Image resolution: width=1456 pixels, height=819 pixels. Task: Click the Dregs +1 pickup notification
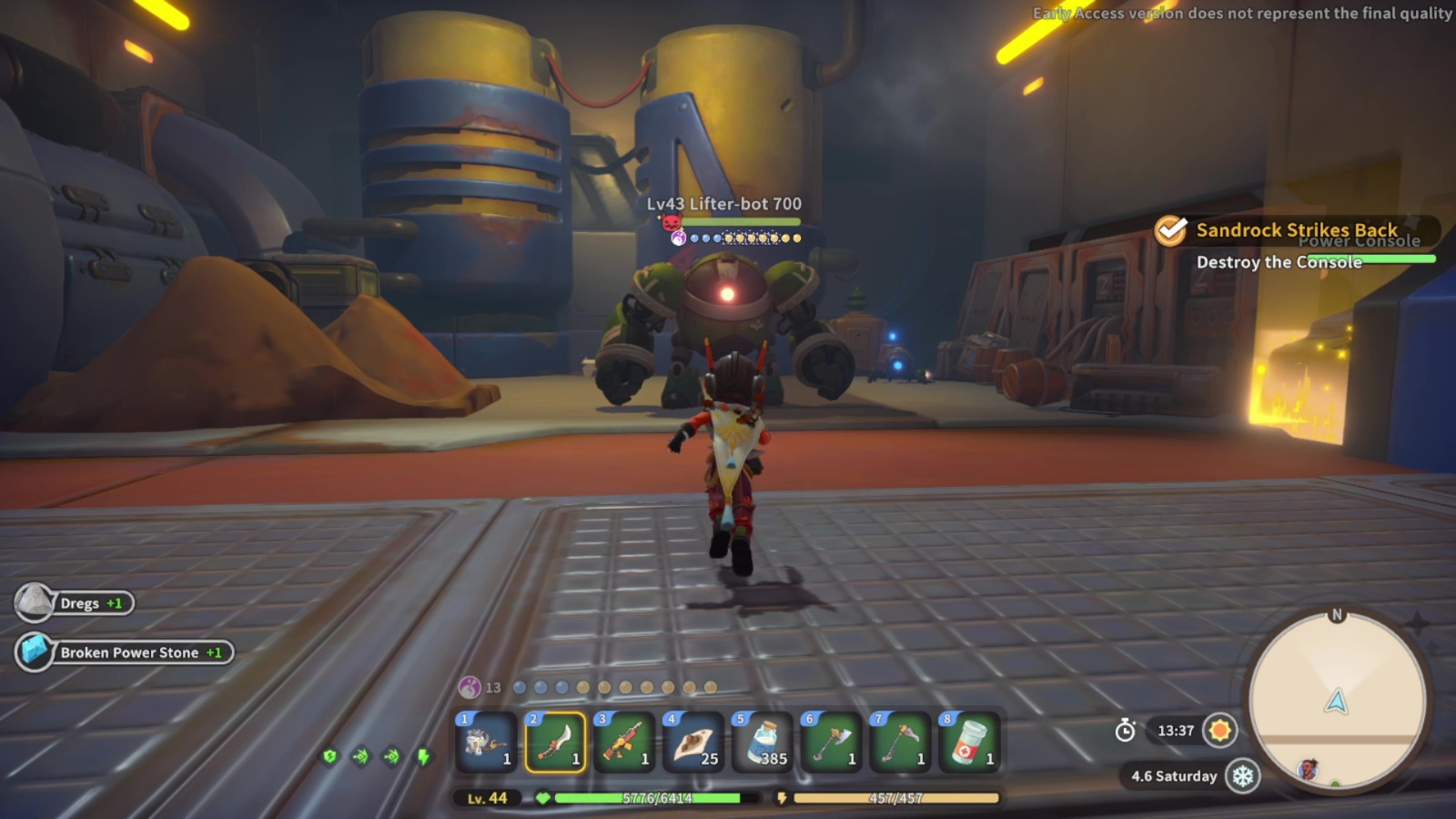[x=77, y=602]
